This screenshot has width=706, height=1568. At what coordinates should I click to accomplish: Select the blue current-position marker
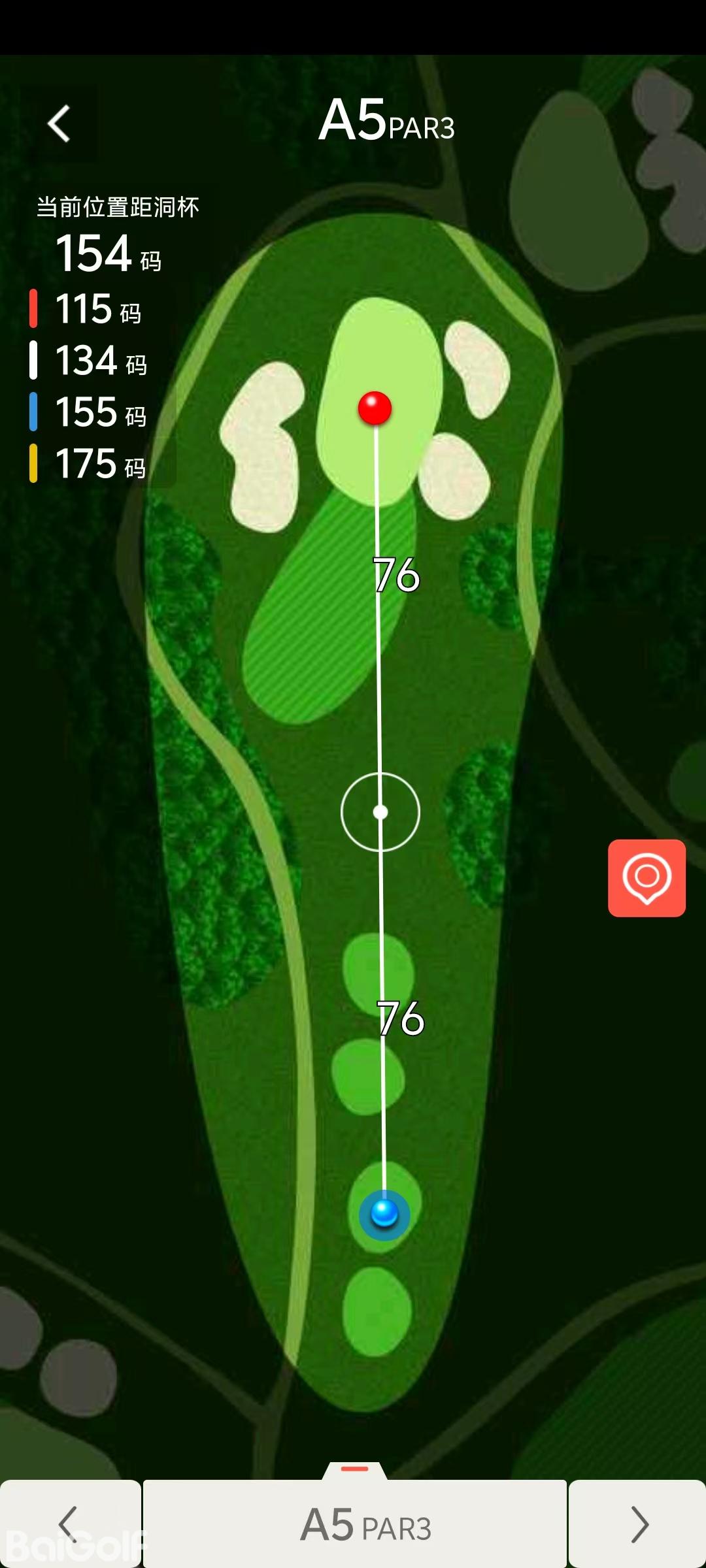coord(384,1214)
